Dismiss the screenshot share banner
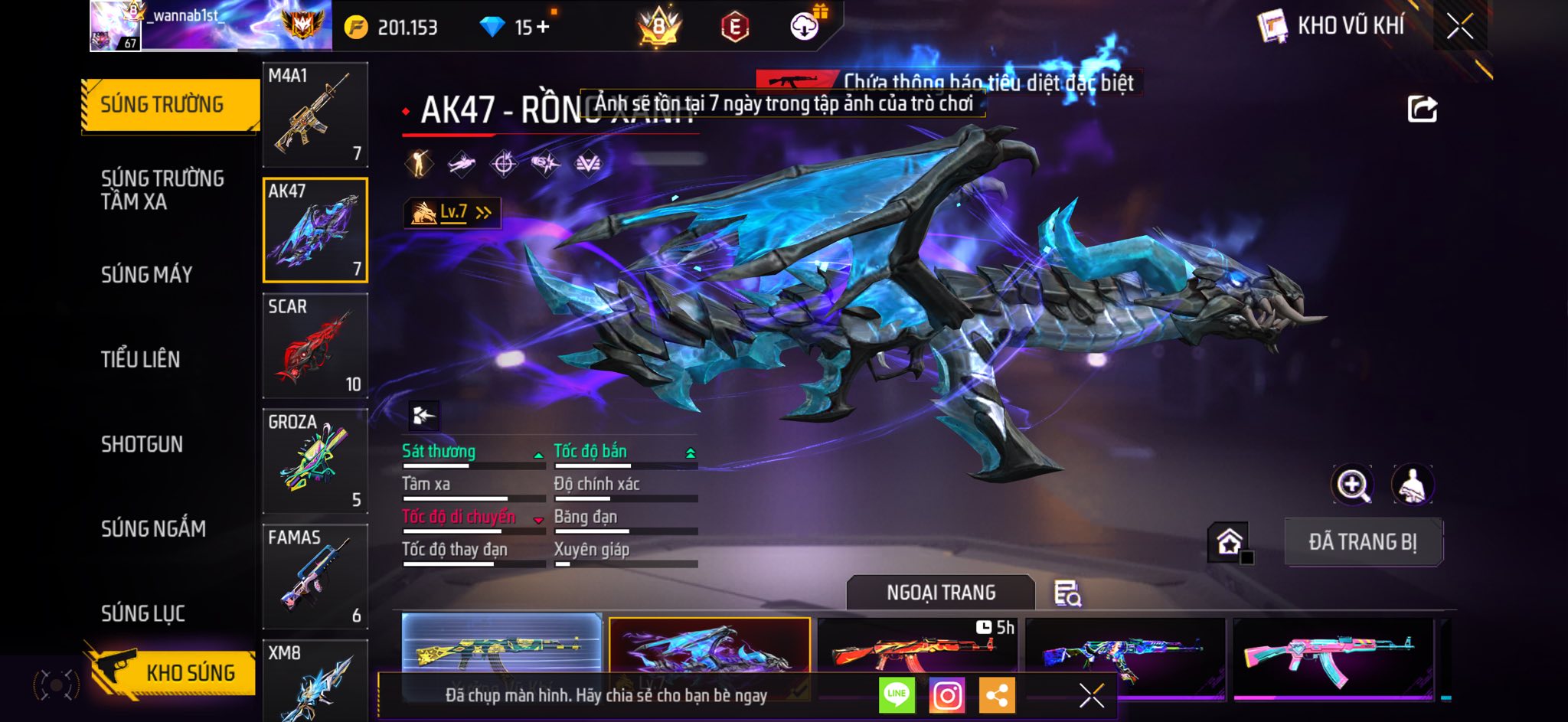 point(1091,695)
